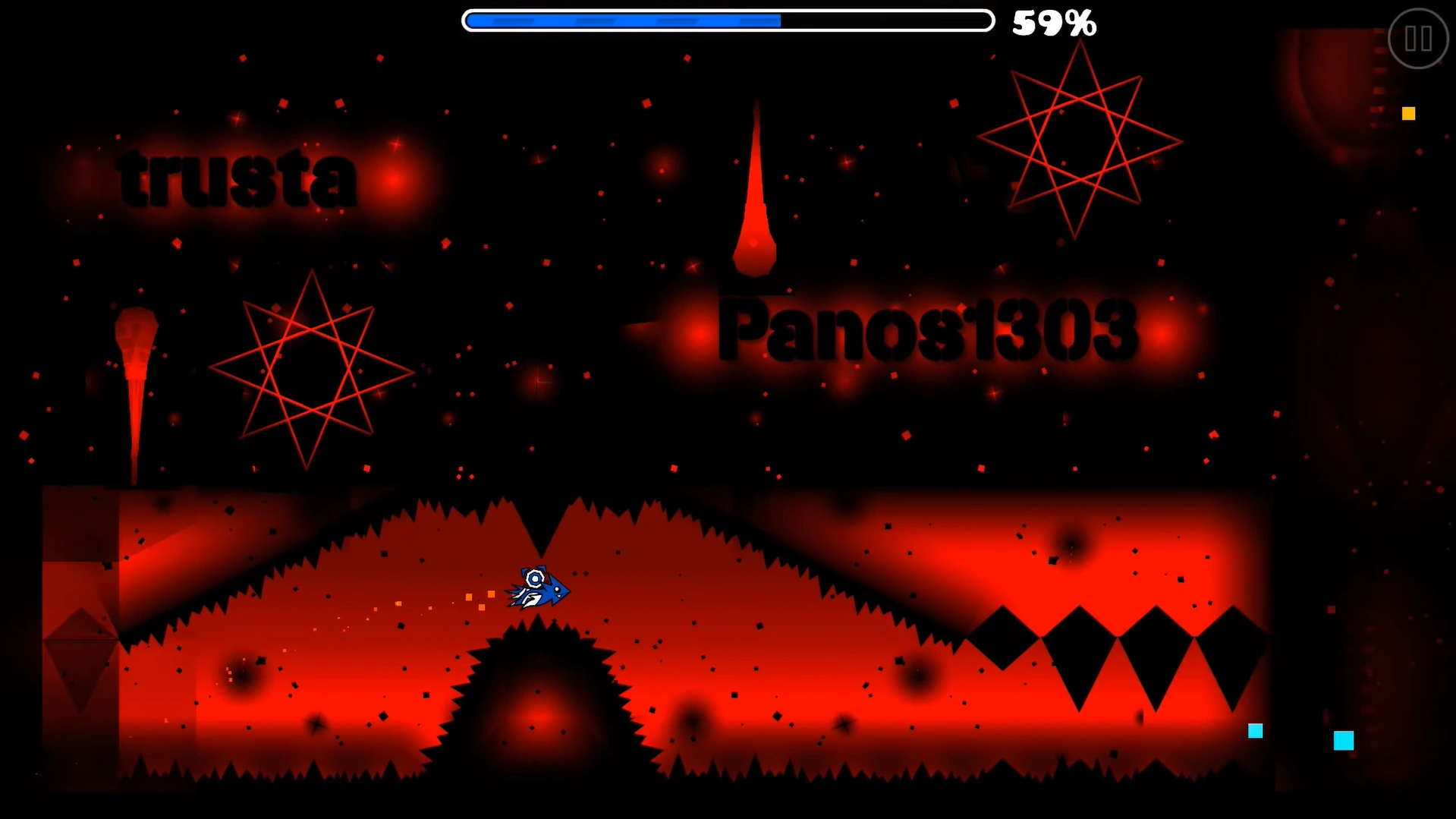The width and height of the screenshot is (1456, 819).
Task: Select the yellow square near screen right edge
Action: [x=1409, y=114]
